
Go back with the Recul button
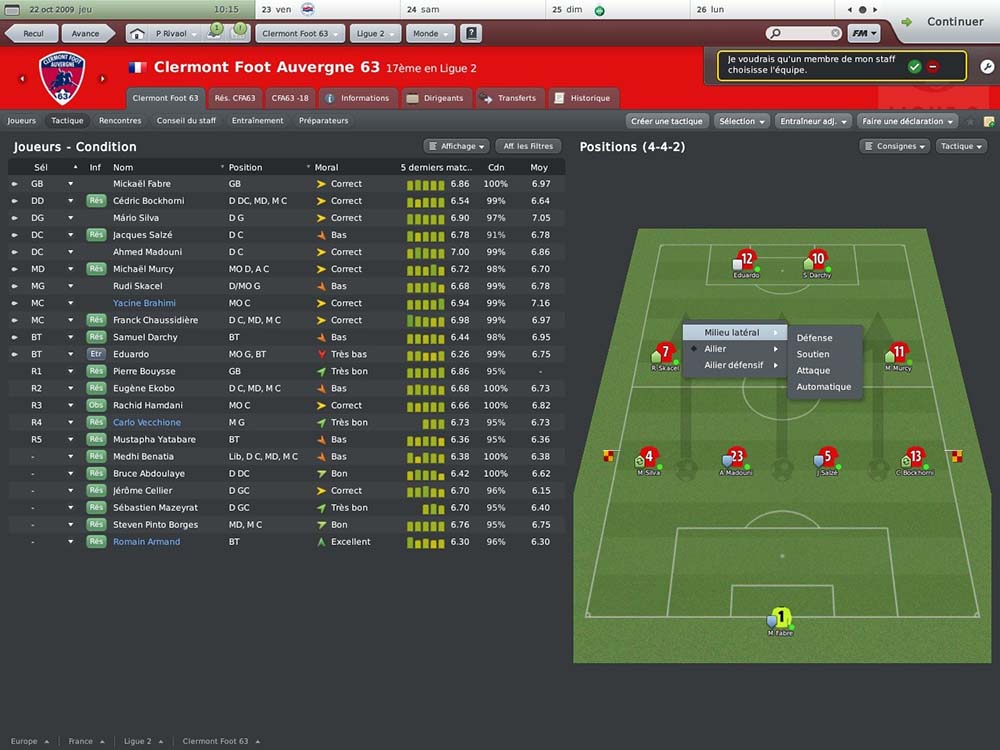pos(33,34)
